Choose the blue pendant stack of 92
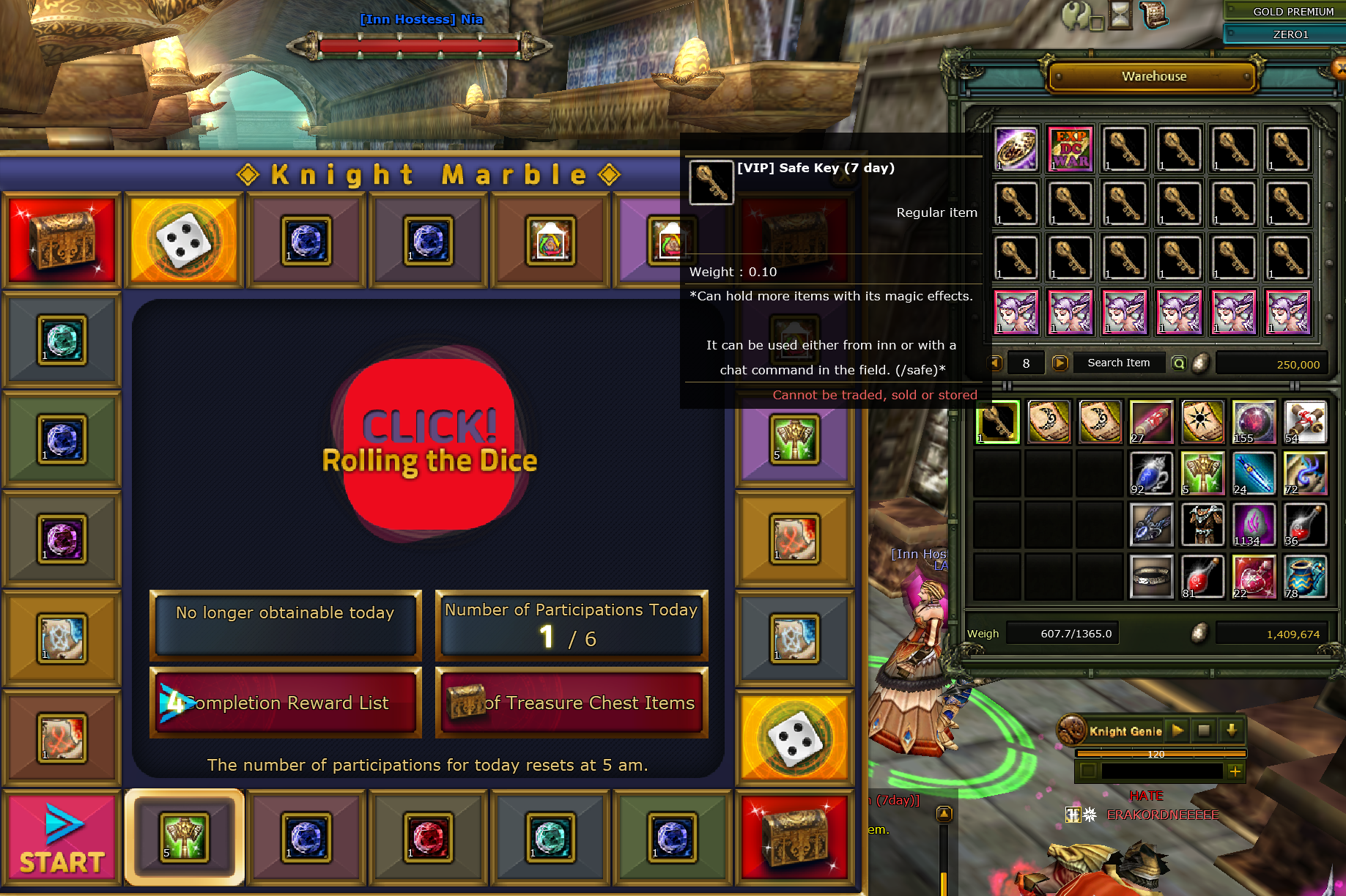 (1151, 473)
